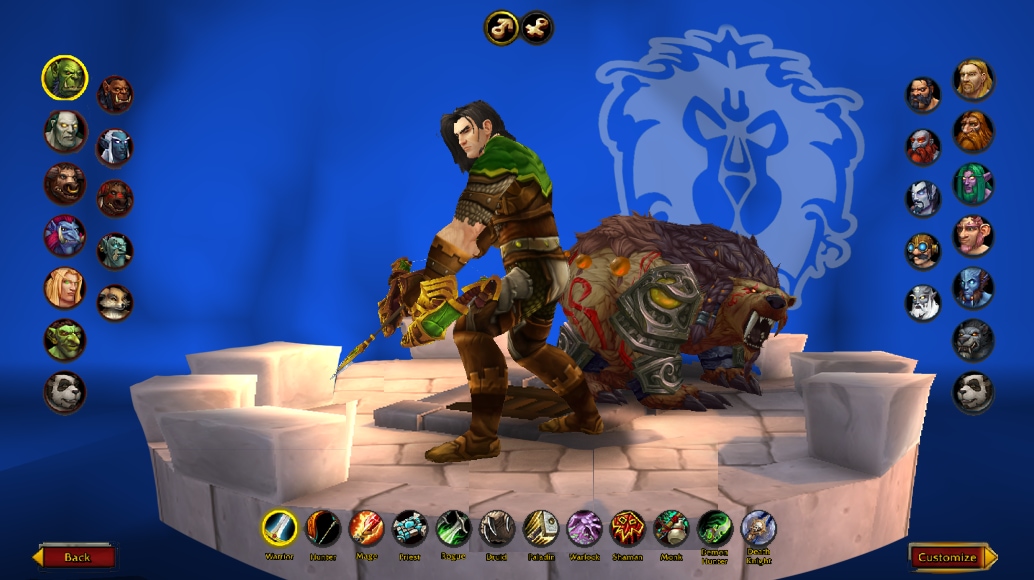
Task: Select the green Orc race portrait
Action: [x=65, y=77]
